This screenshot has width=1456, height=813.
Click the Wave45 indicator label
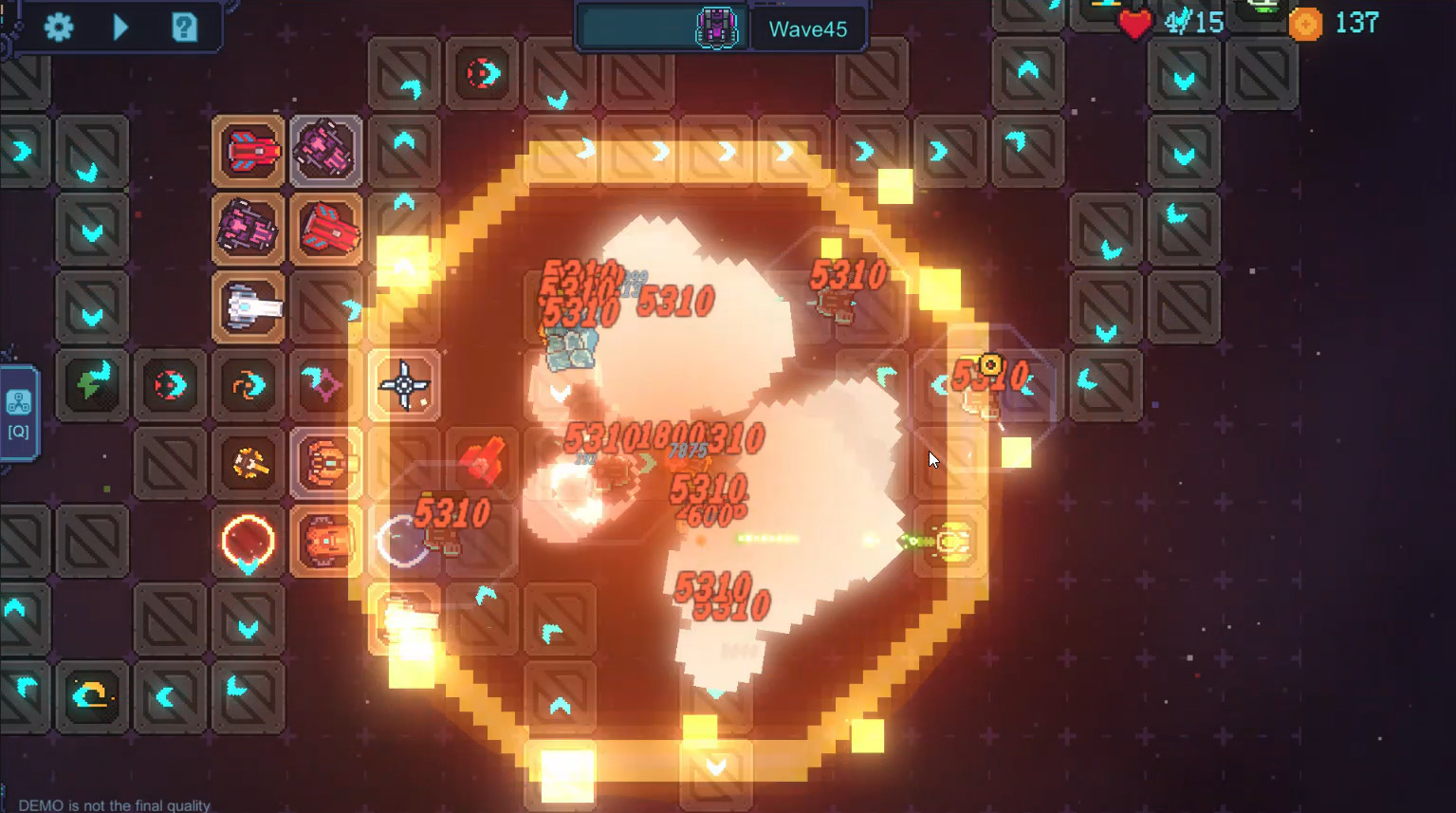point(808,28)
